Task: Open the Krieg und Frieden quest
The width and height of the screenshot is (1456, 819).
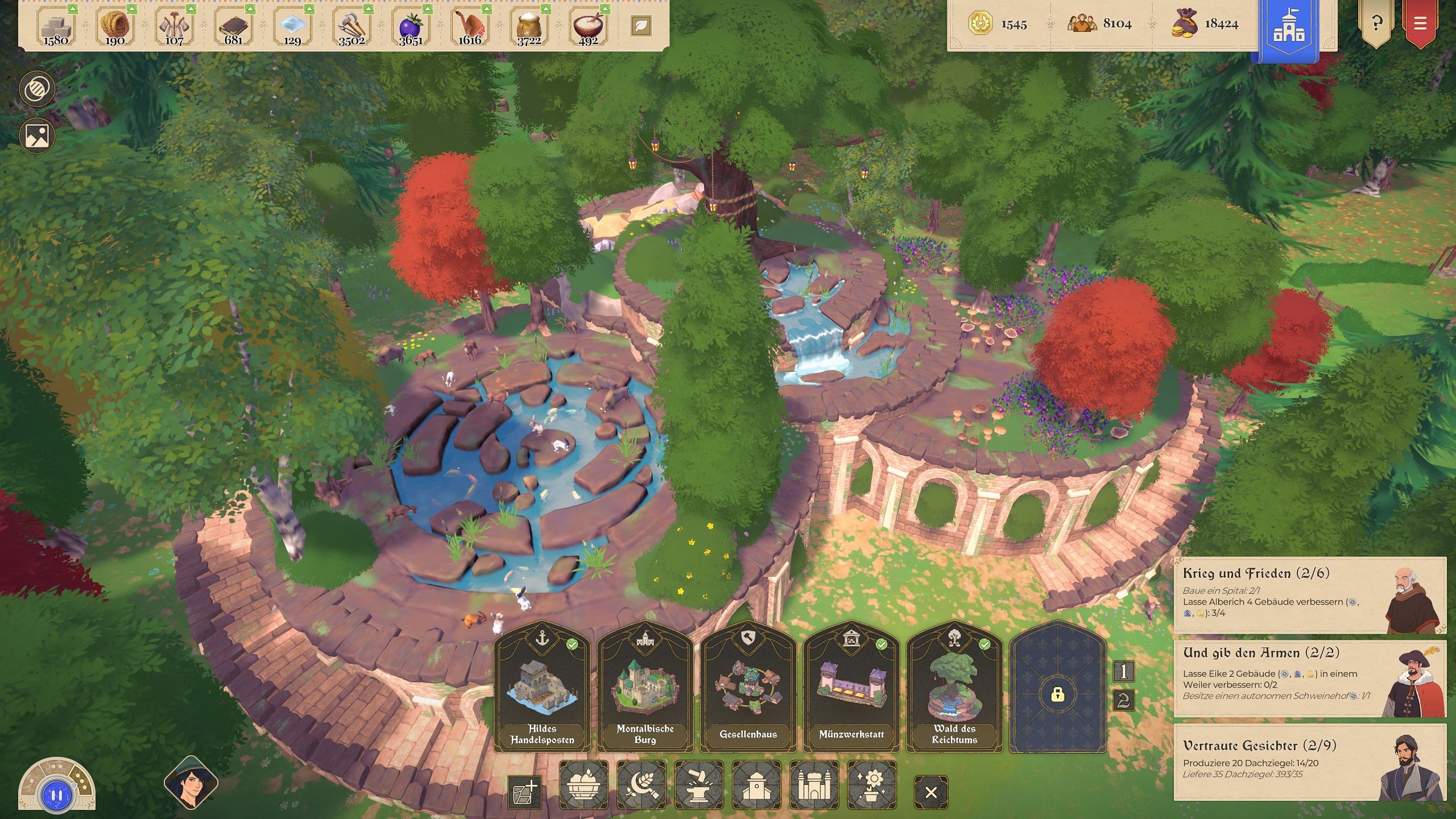Action: 1309,595
